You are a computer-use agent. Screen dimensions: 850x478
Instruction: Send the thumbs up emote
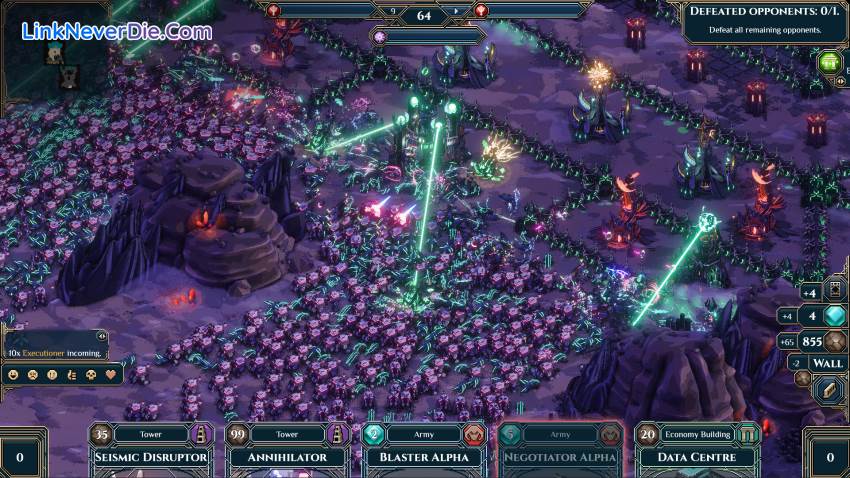coord(71,375)
